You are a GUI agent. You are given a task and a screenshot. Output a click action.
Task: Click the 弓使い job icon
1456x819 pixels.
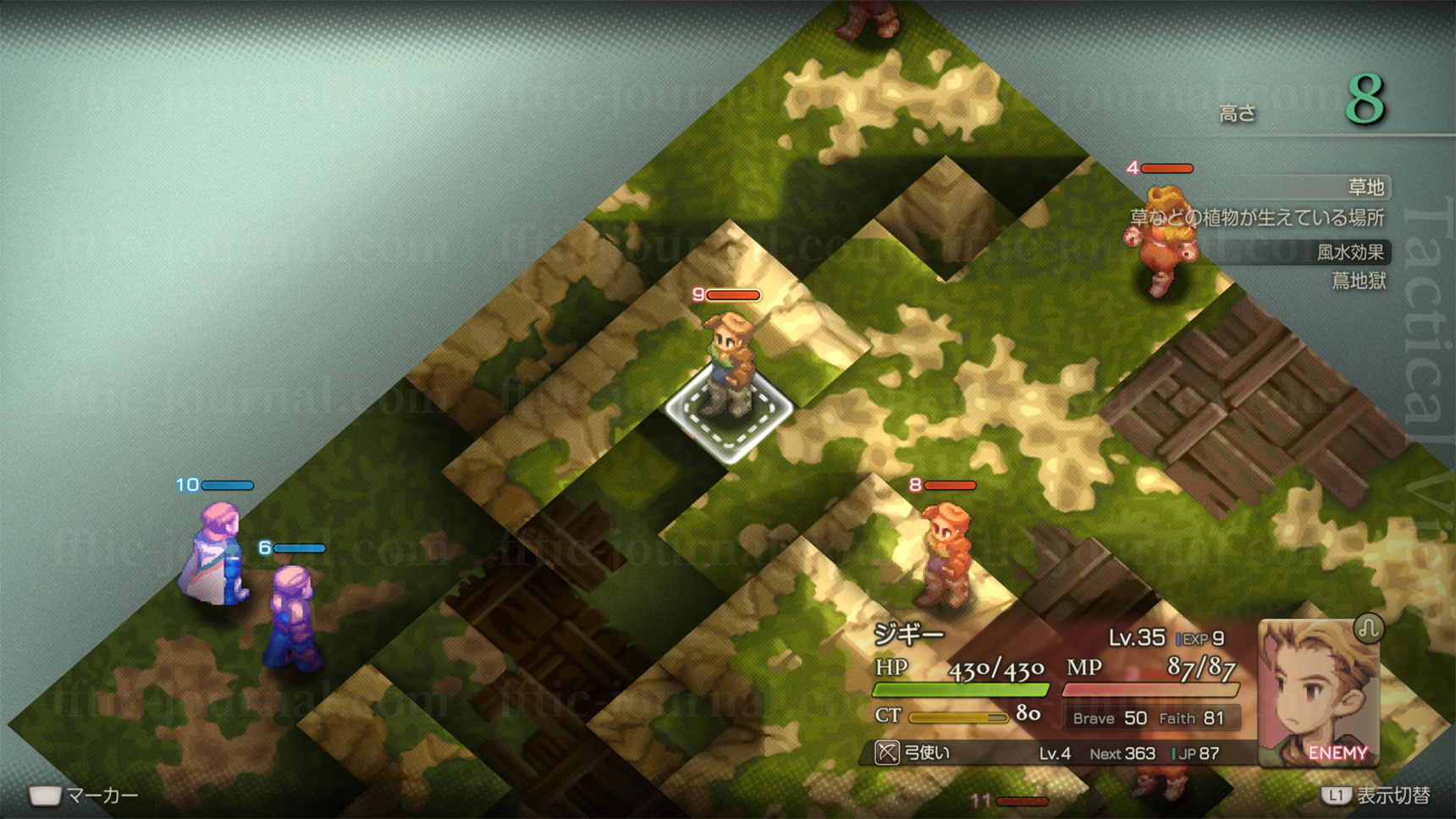coord(886,752)
